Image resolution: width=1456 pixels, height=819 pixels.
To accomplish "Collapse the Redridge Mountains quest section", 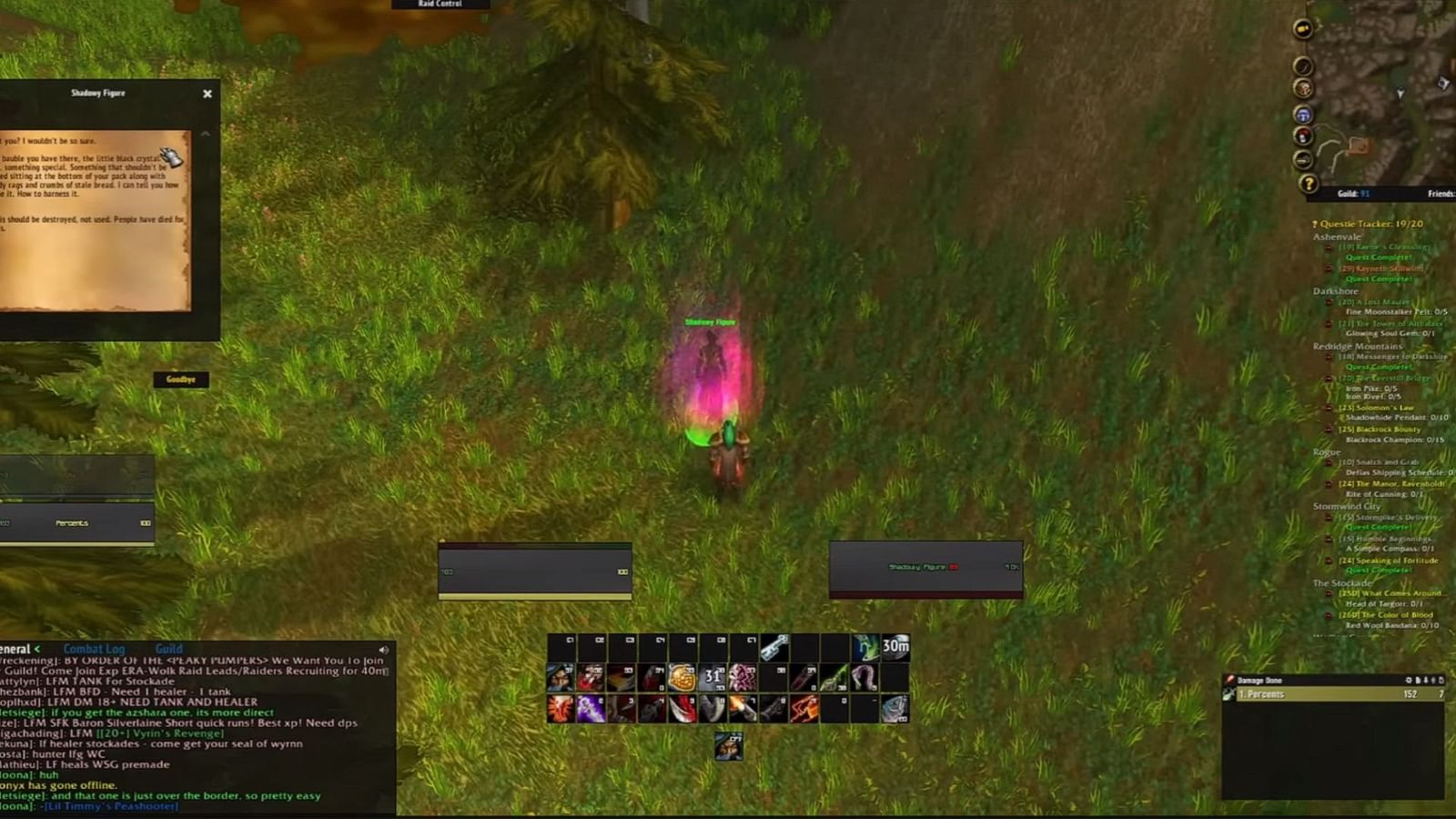I will pyautogui.click(x=1356, y=347).
